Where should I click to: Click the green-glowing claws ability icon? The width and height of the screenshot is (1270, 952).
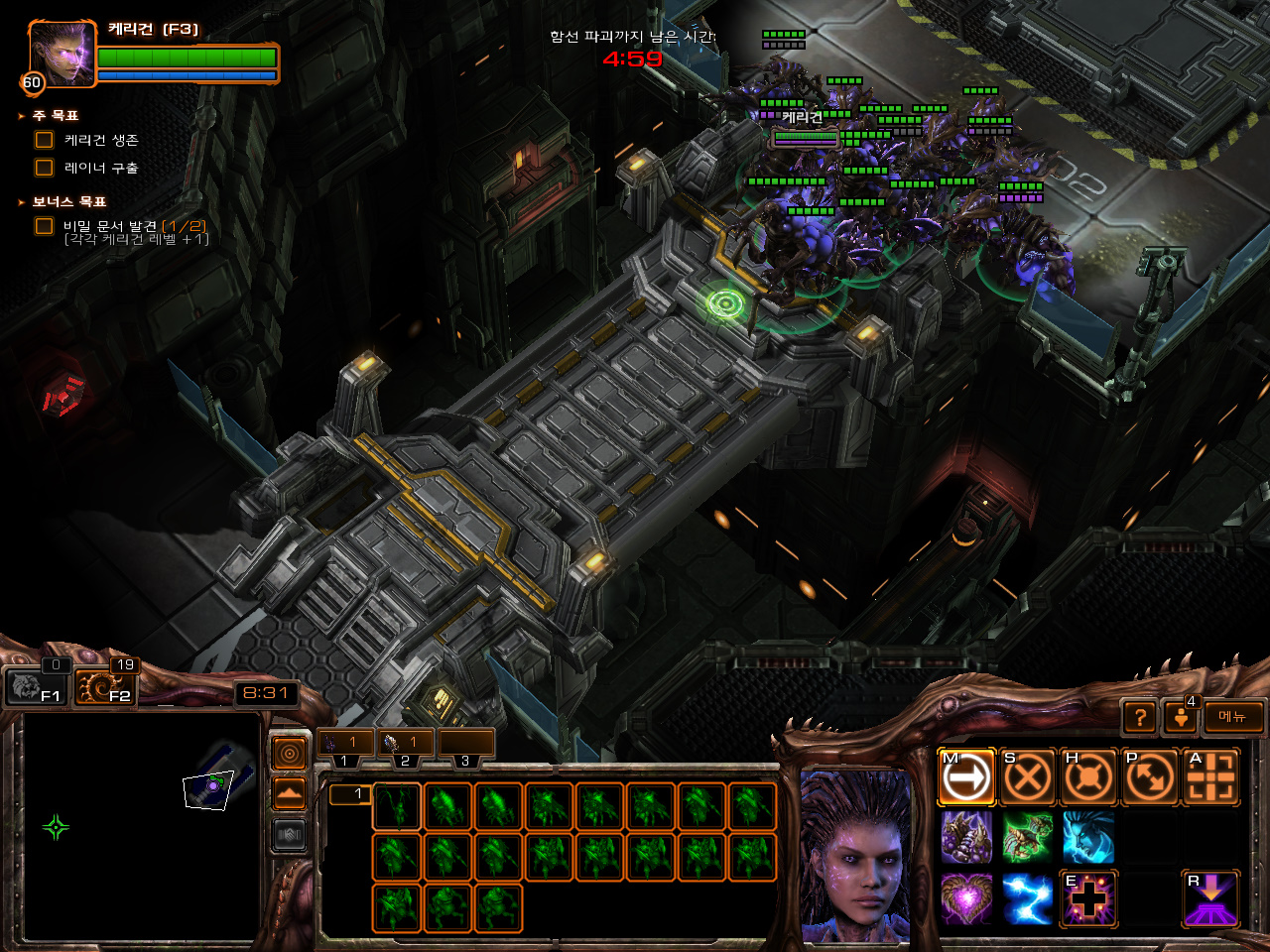1027,838
